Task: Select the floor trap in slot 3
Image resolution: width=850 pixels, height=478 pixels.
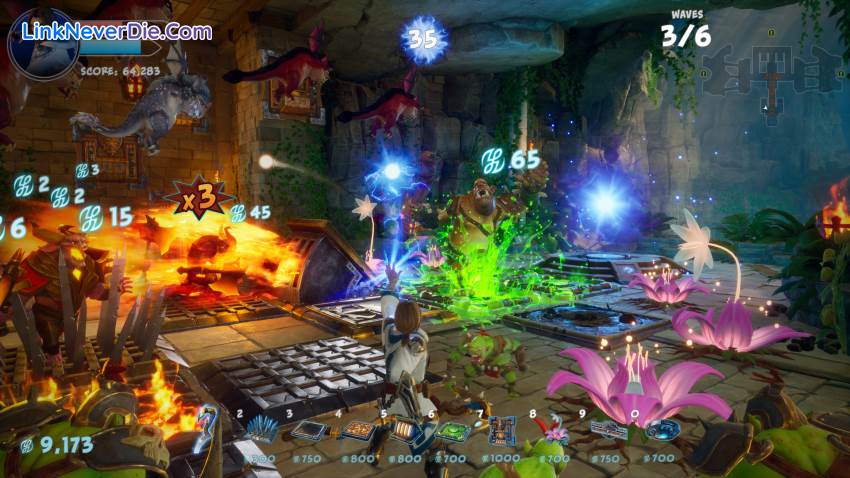Action: (x=309, y=431)
